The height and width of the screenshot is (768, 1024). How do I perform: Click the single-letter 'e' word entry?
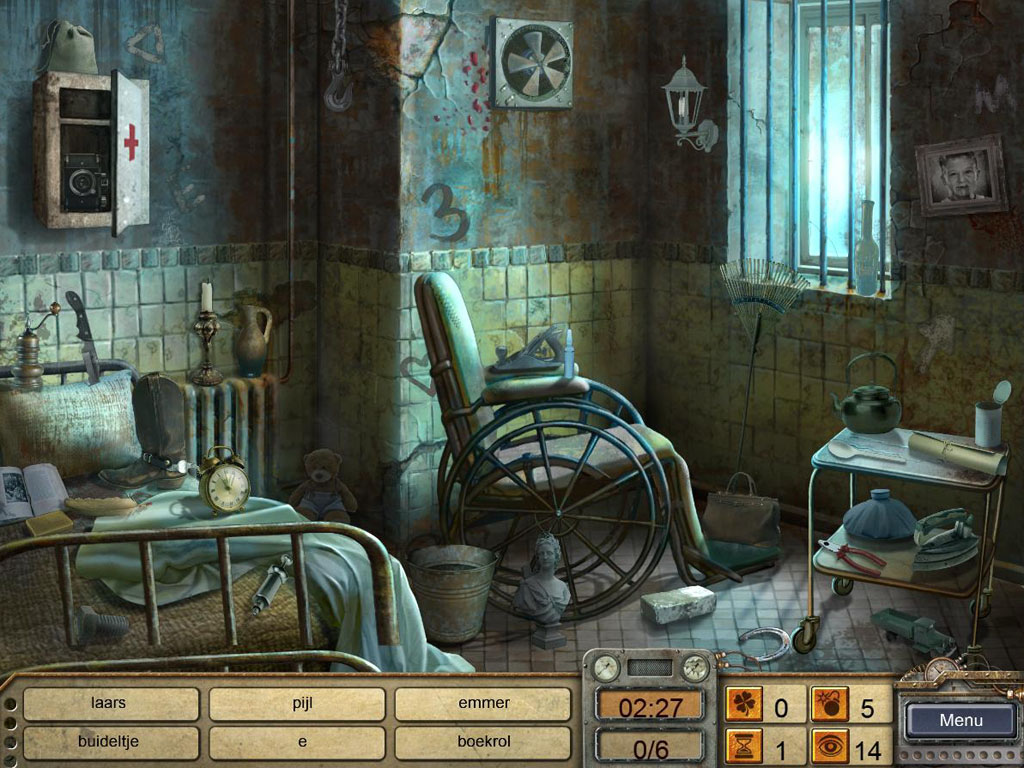point(296,742)
